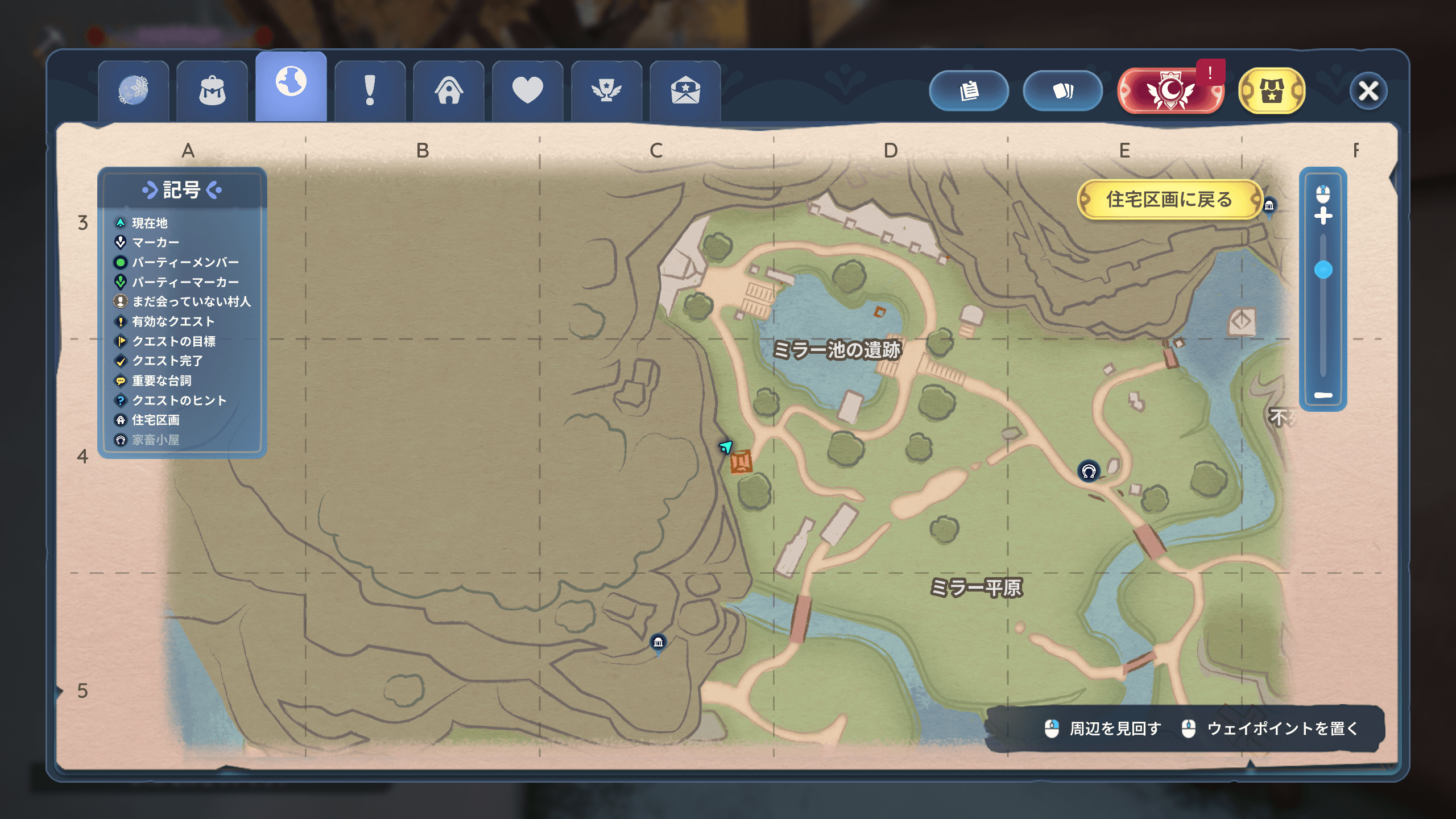The image size is (1456, 819).
Task: Click the cards button
Action: (1062, 90)
